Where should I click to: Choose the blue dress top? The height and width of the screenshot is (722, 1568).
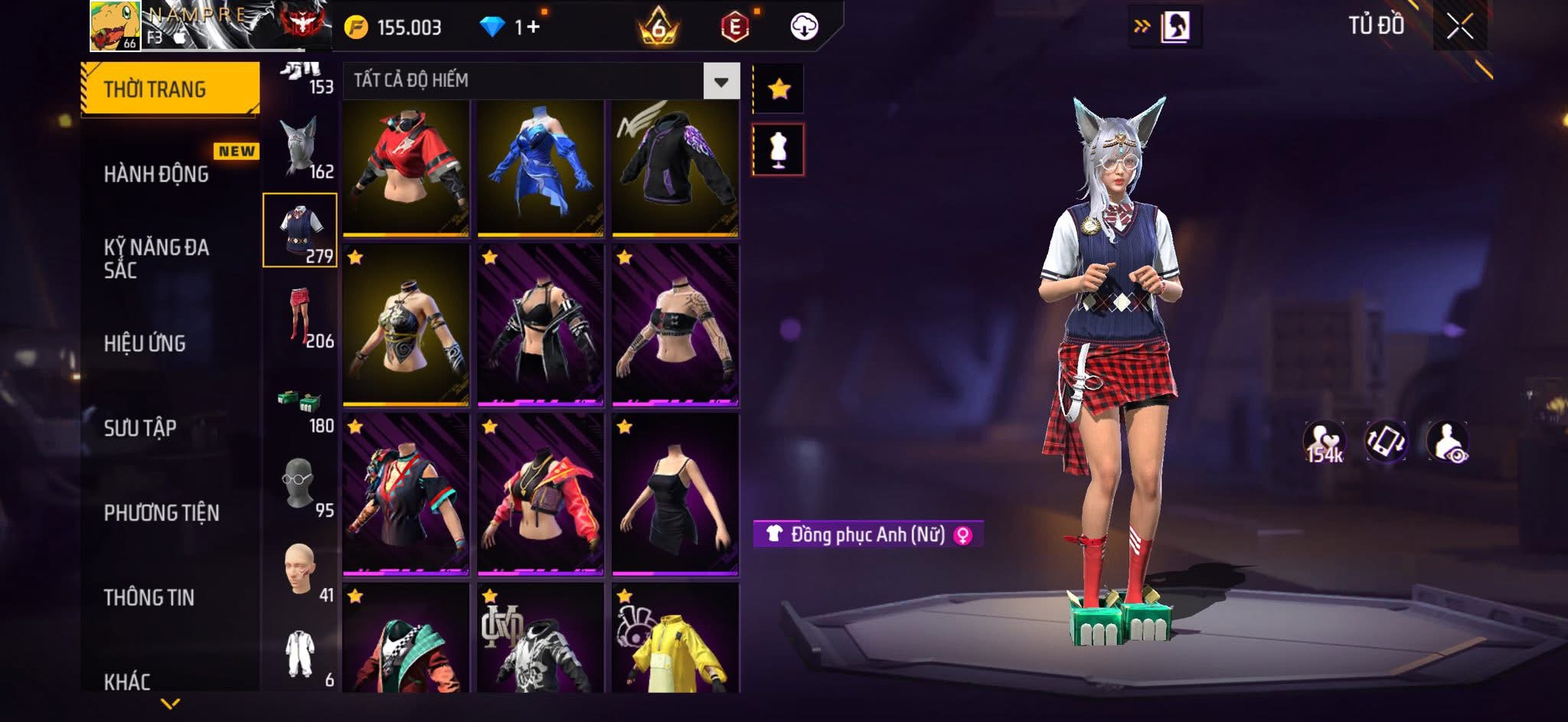(x=541, y=167)
